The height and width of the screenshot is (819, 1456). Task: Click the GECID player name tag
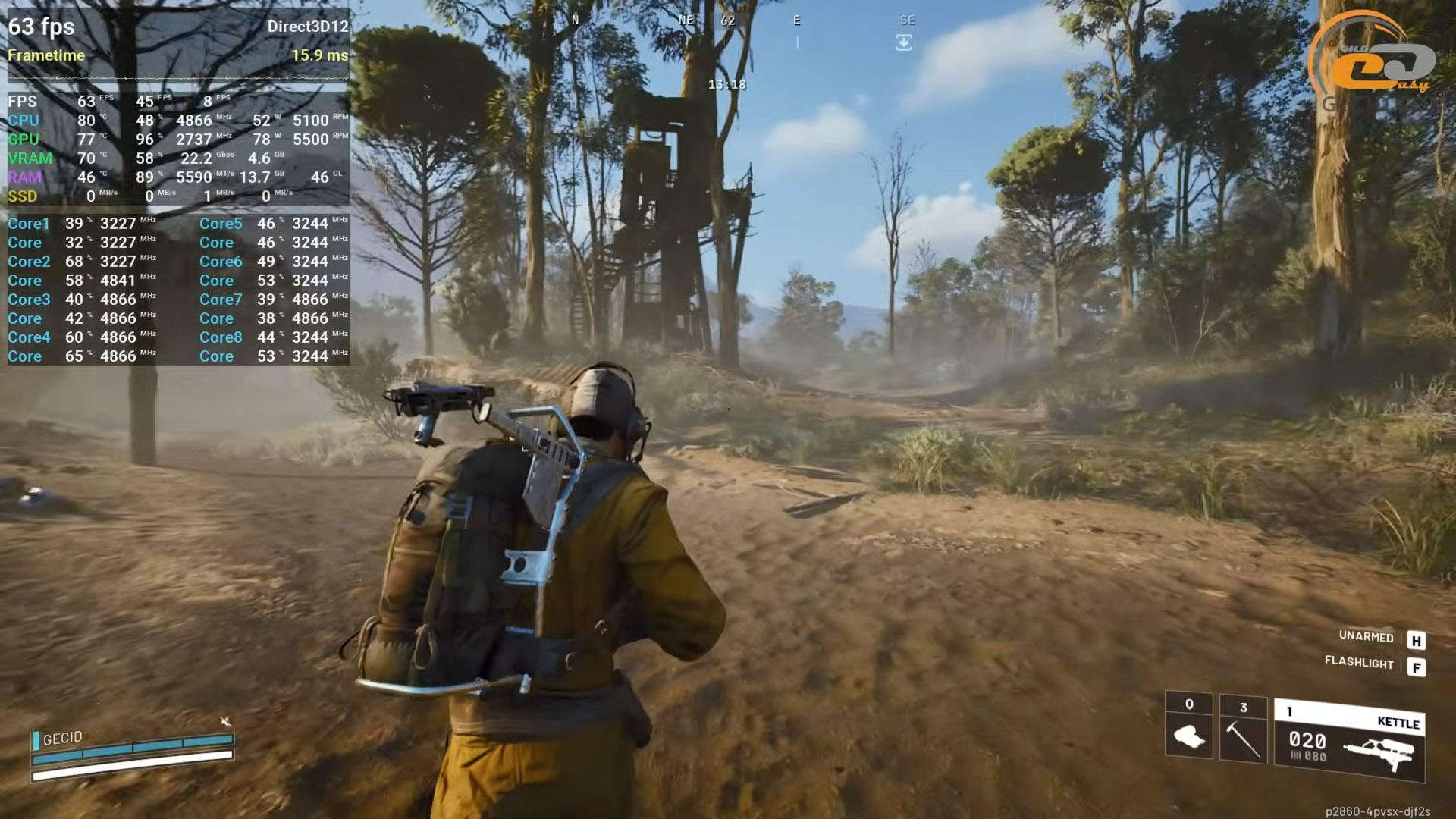click(x=62, y=738)
